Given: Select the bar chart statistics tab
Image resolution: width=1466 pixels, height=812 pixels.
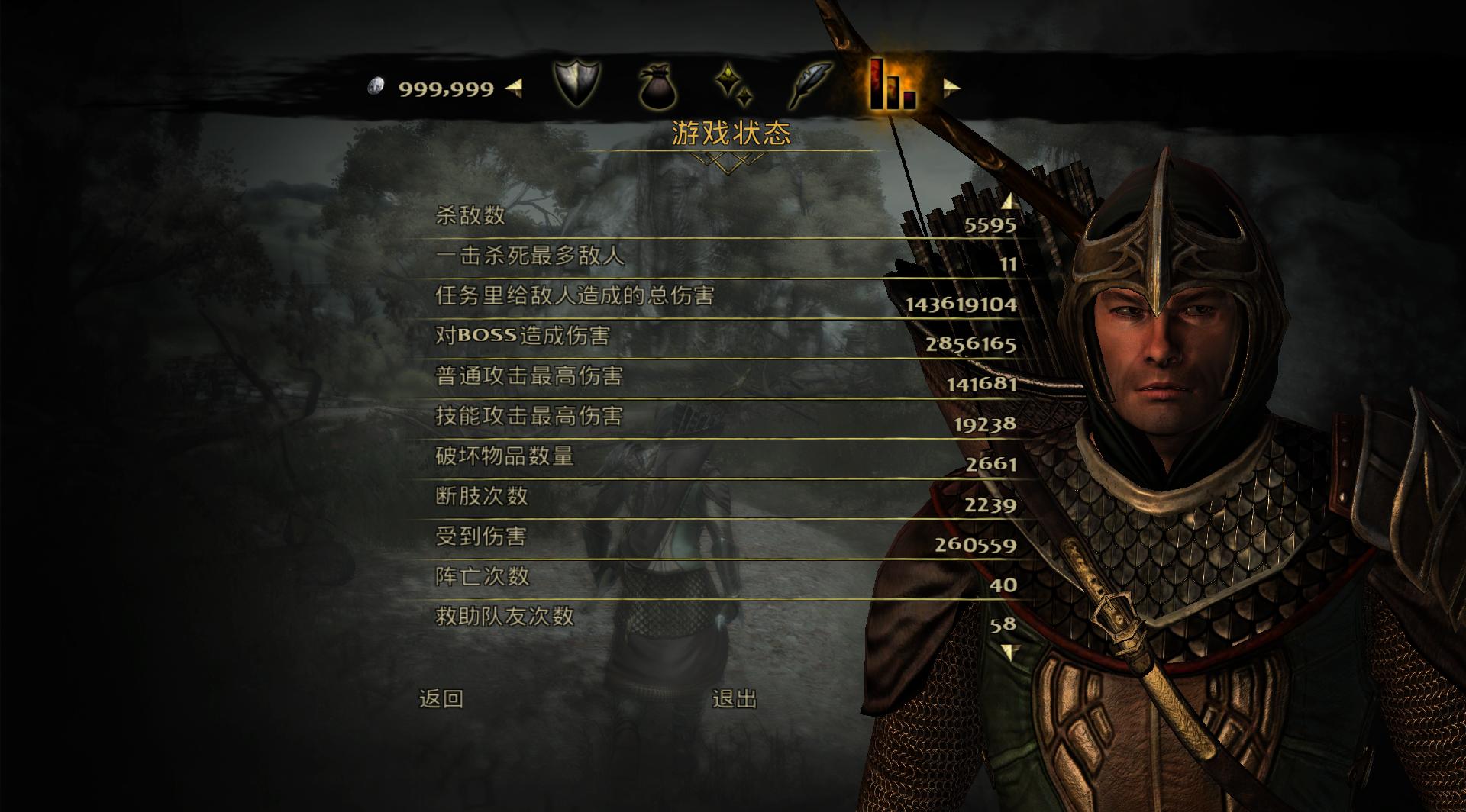Looking at the screenshot, I should coord(891,85).
